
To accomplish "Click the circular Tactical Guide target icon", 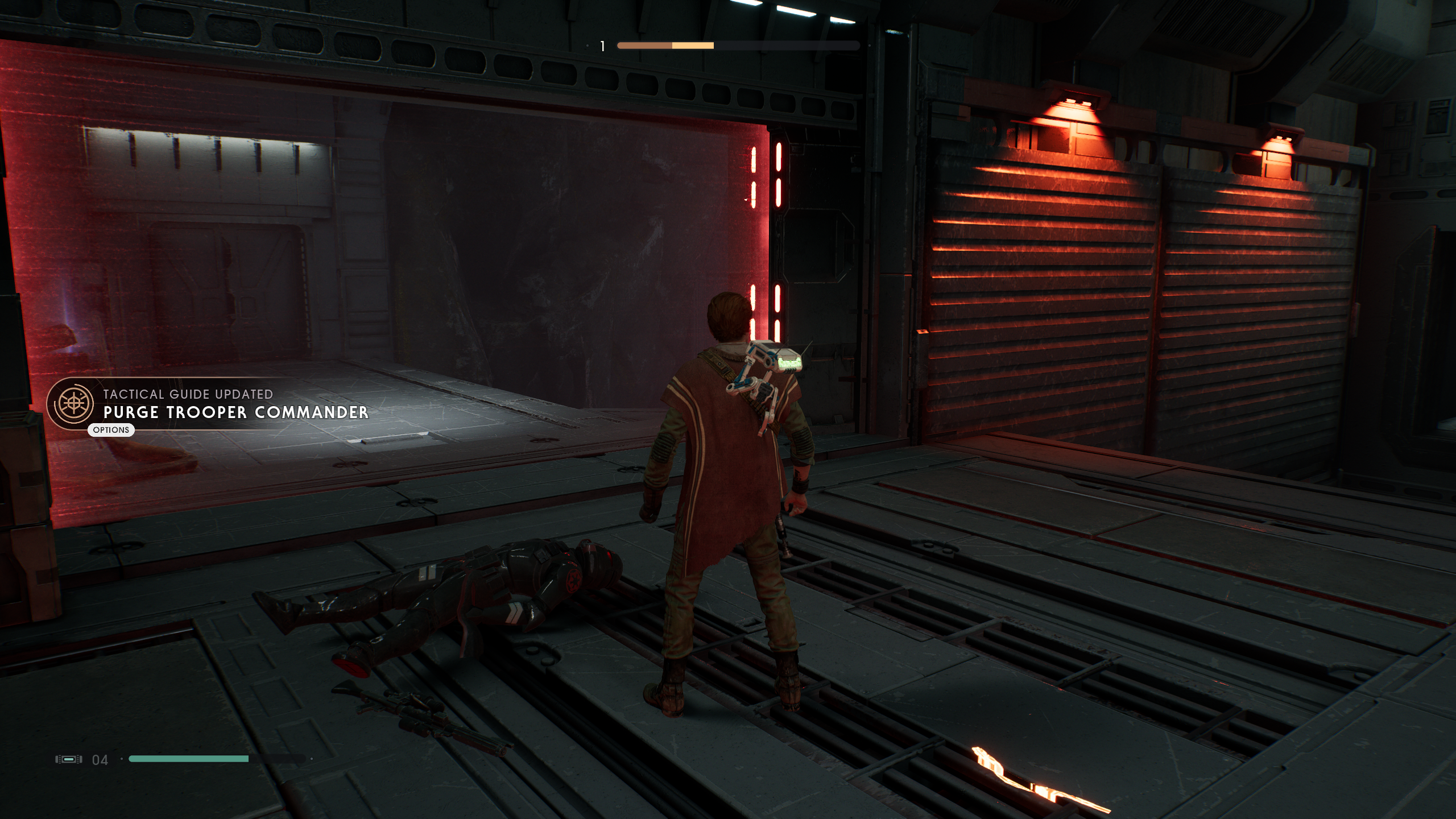I will (x=73, y=403).
